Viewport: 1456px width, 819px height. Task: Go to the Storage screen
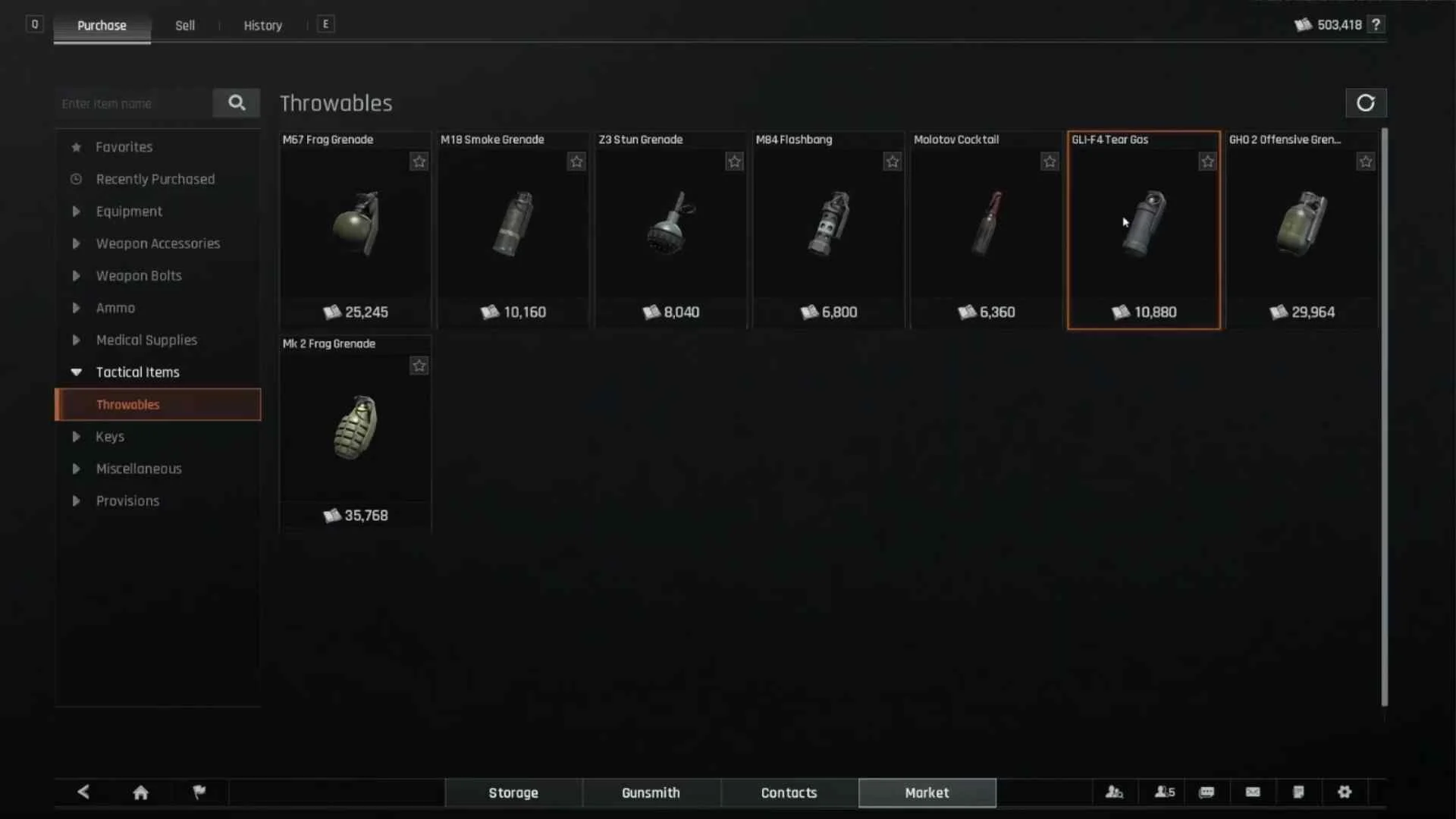coord(513,792)
